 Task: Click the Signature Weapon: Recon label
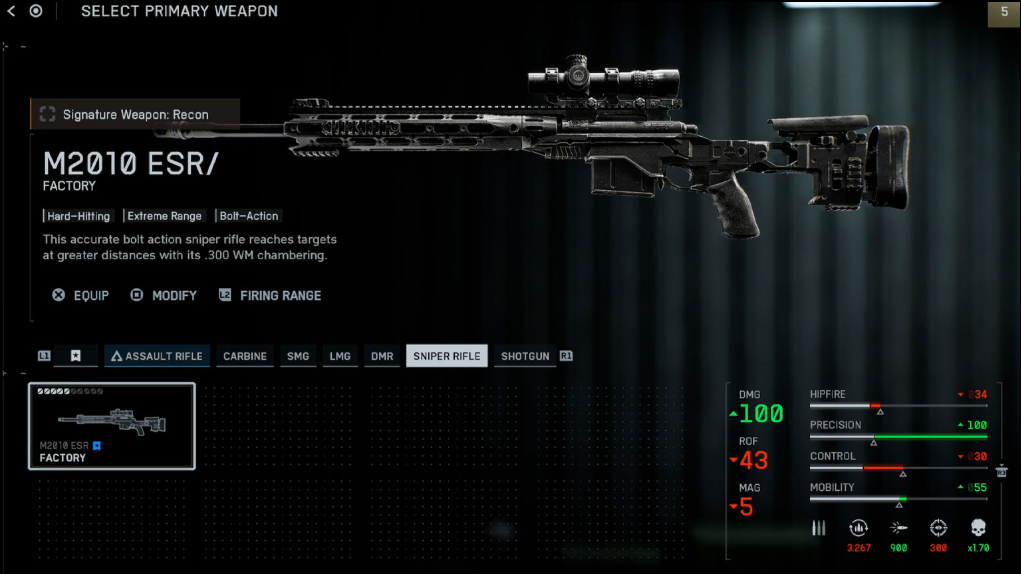pyautogui.click(x=135, y=114)
